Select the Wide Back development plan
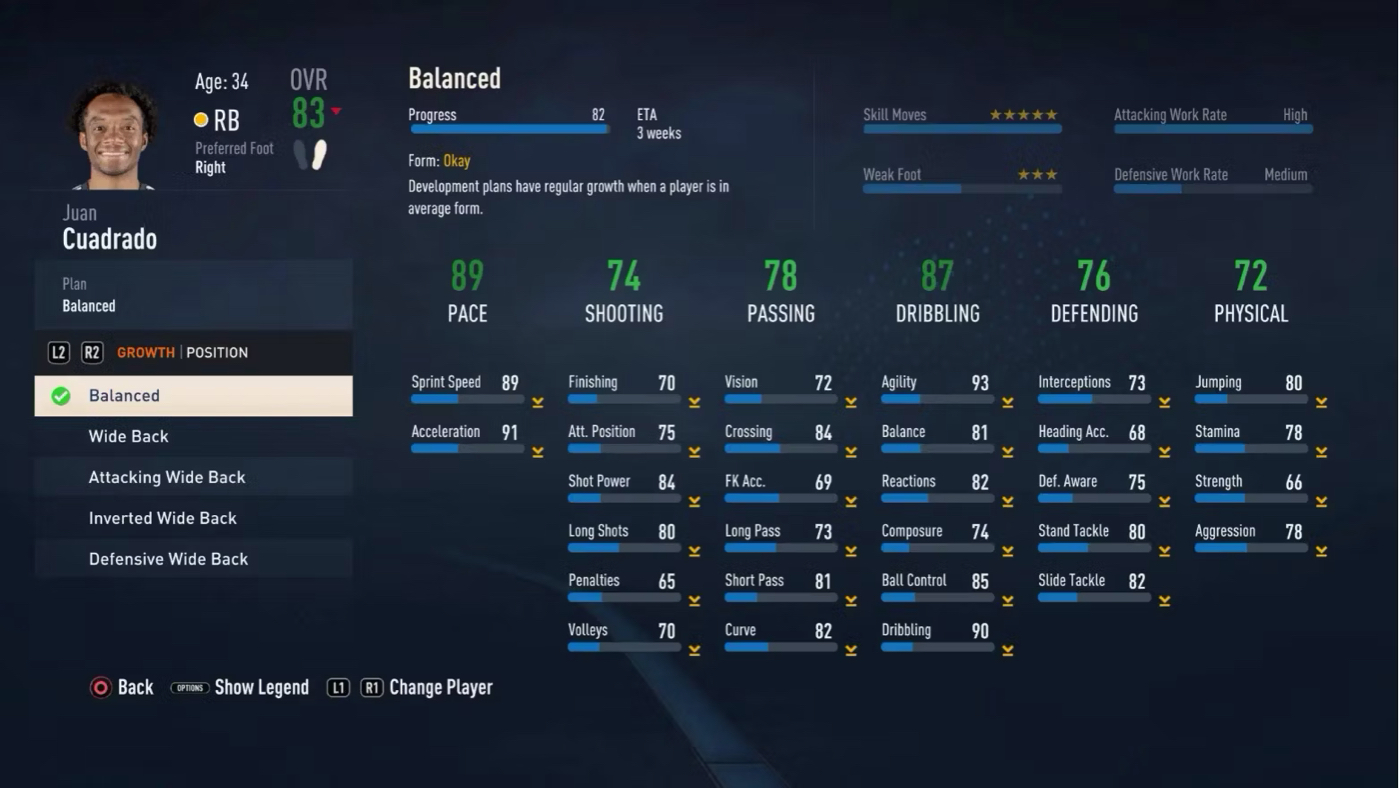 [x=128, y=436]
